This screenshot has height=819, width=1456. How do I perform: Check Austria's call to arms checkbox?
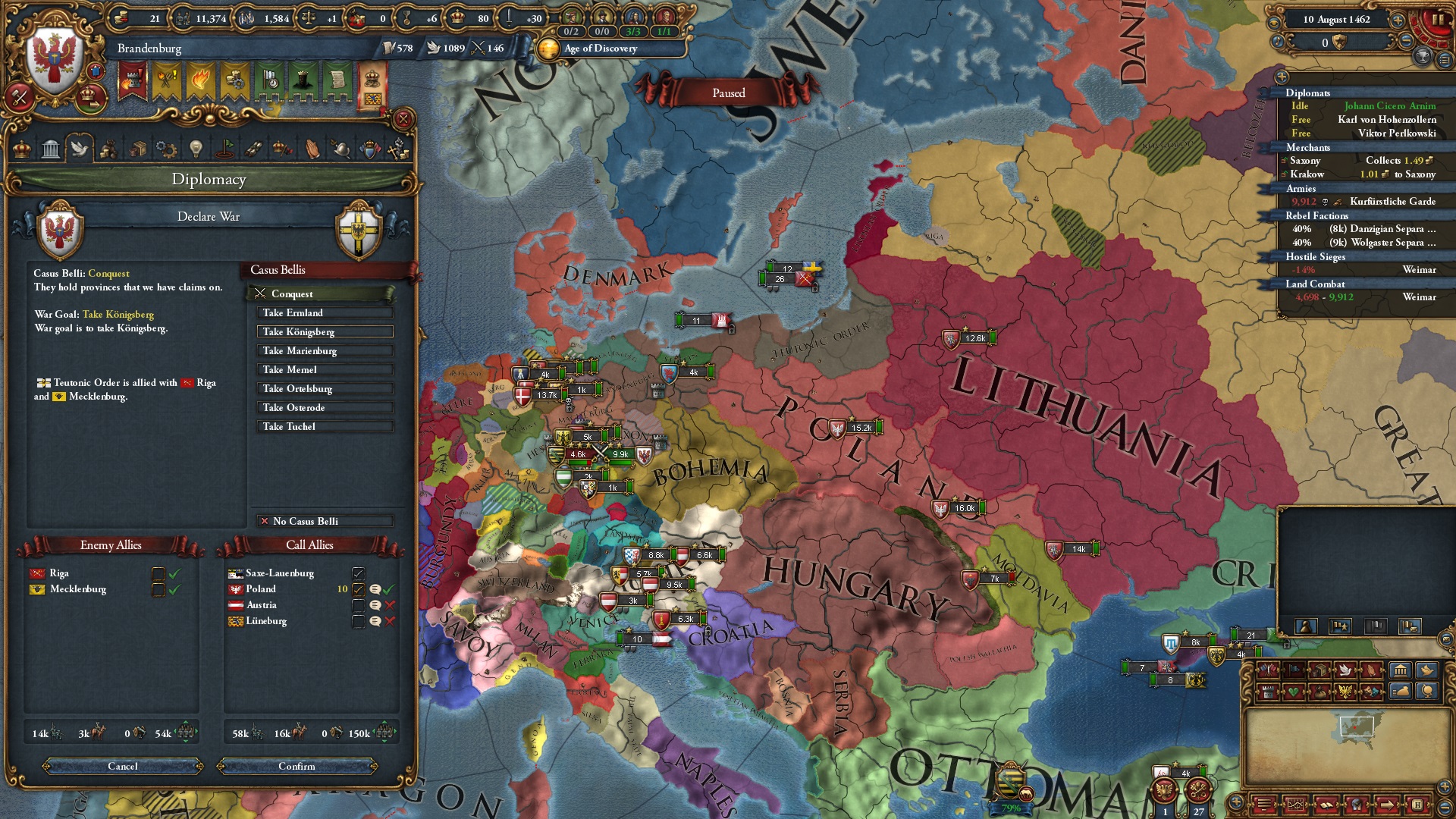pos(359,605)
